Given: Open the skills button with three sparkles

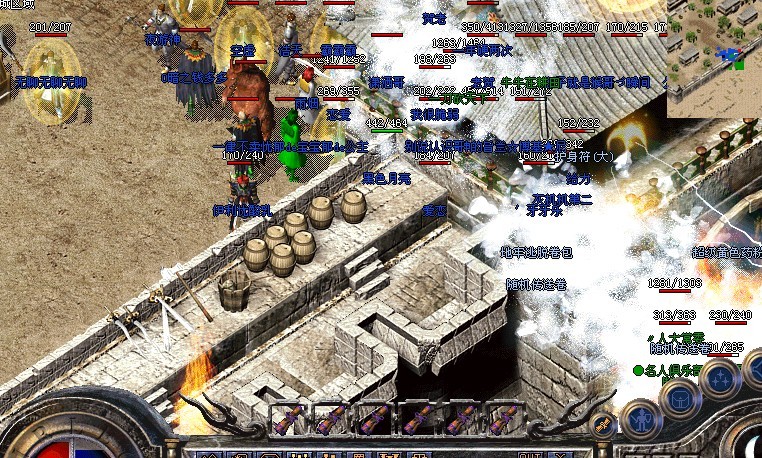Looking at the screenshot, I should [x=719, y=378].
